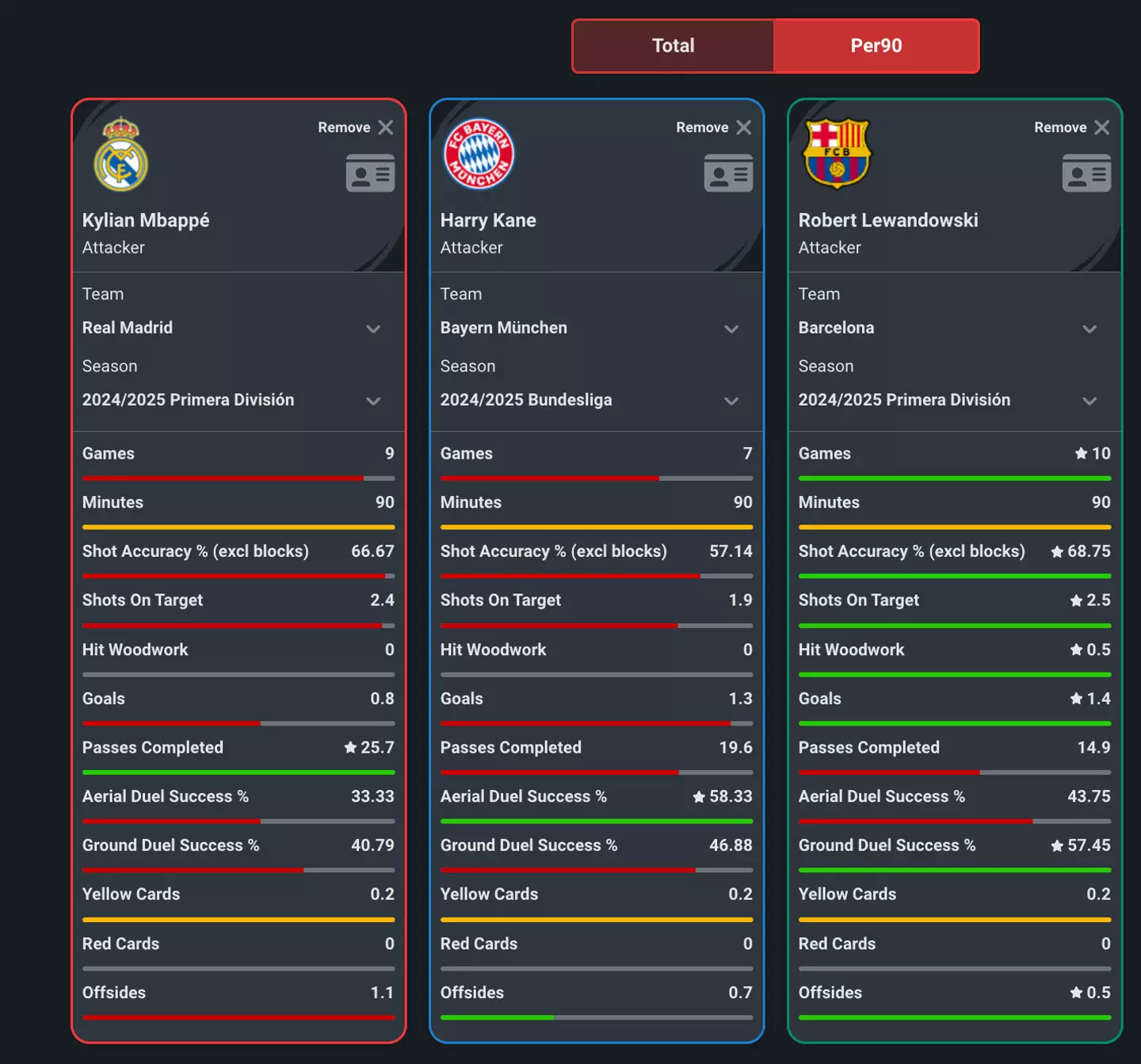This screenshot has width=1141, height=1064.
Task: Switch to the Per90 view
Action: coord(876,46)
